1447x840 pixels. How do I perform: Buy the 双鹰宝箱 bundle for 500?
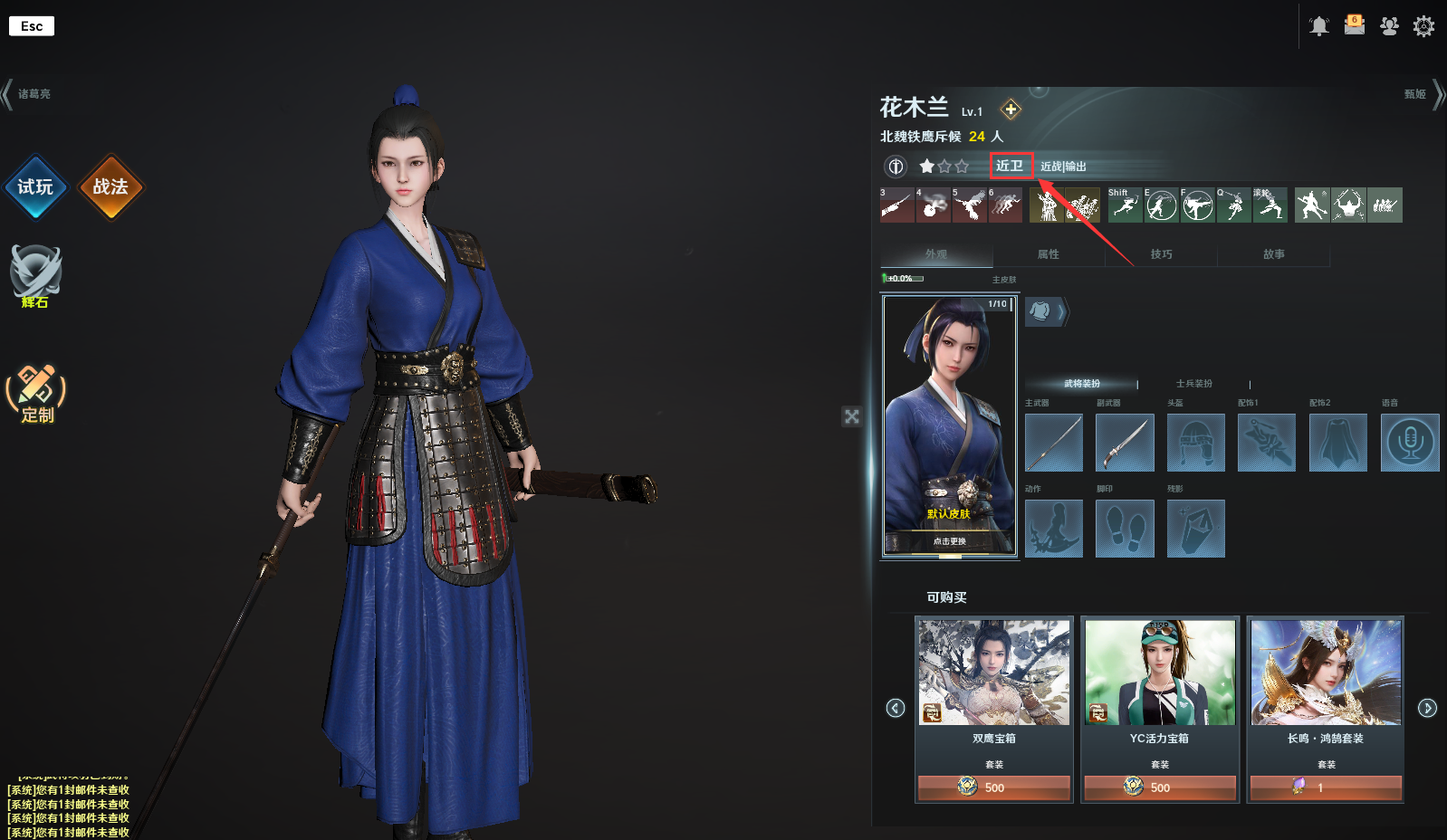point(994,787)
